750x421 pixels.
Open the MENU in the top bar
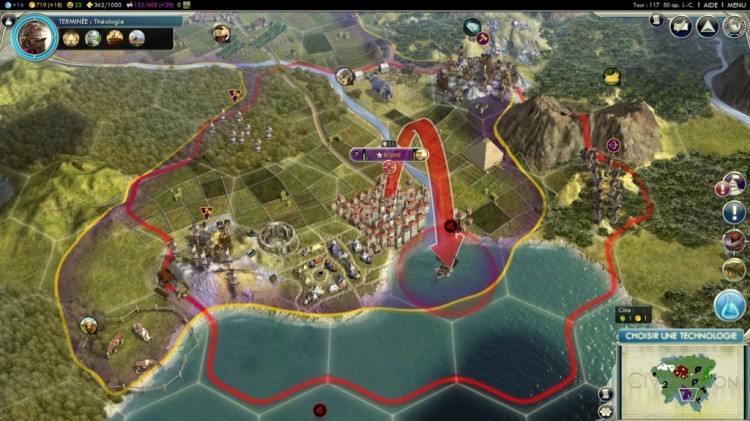pos(729,5)
